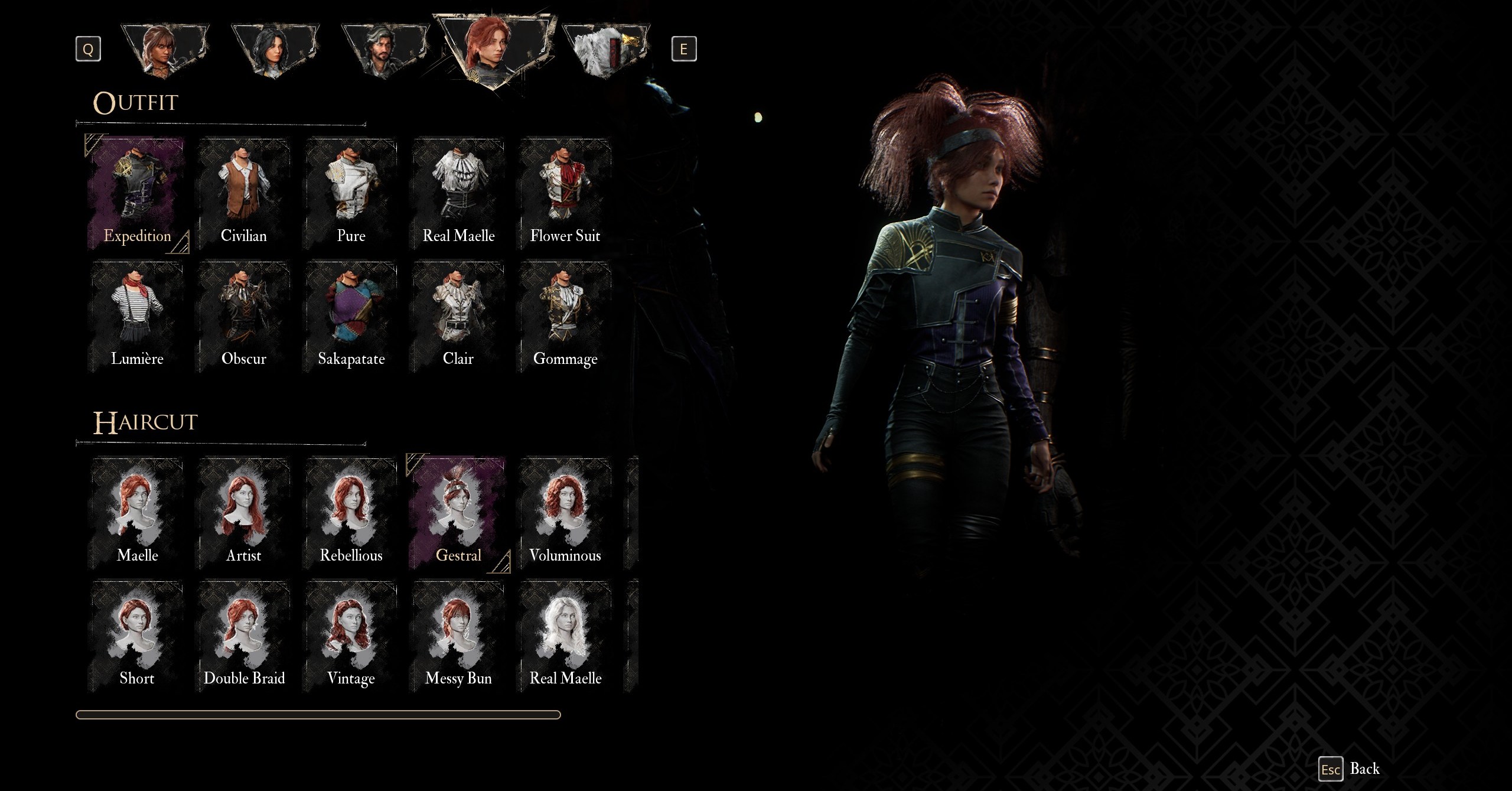Equip the Real Maelle outfit
1512x791 pixels.
[458, 194]
